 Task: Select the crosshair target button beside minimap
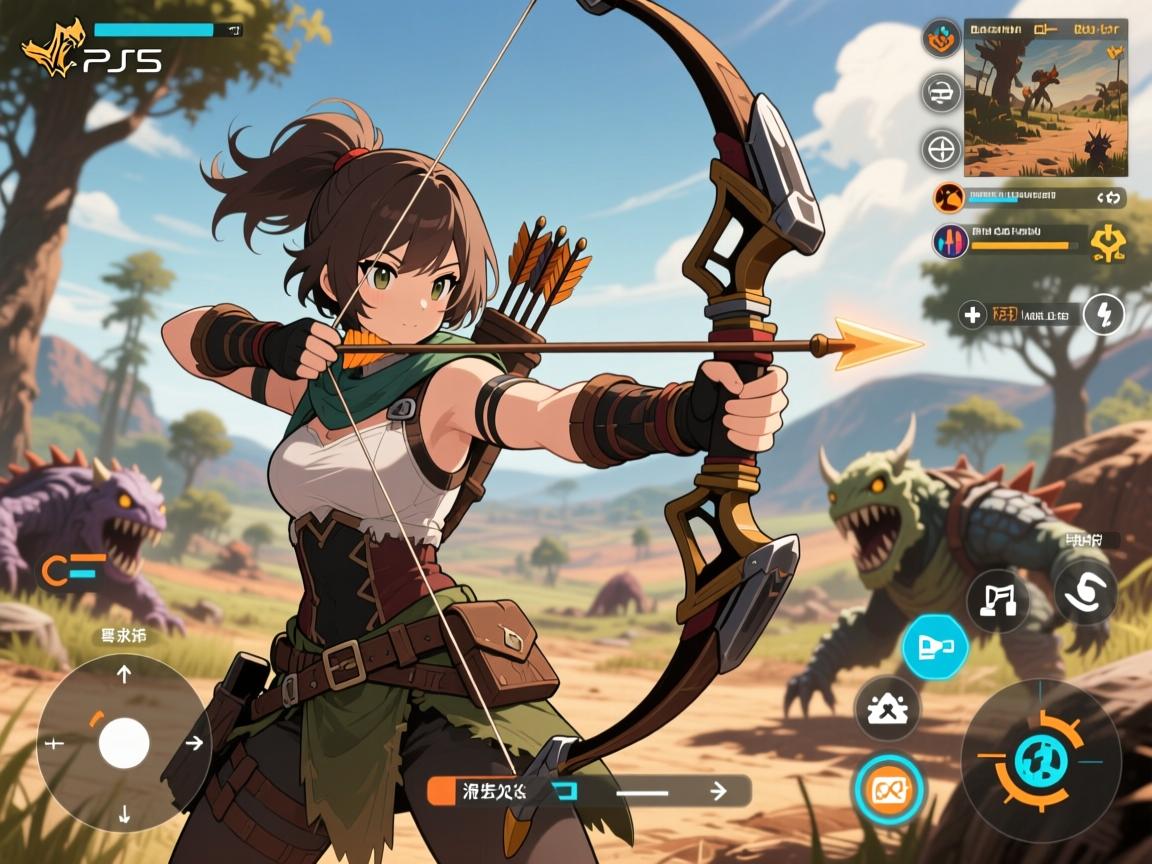tap(941, 149)
